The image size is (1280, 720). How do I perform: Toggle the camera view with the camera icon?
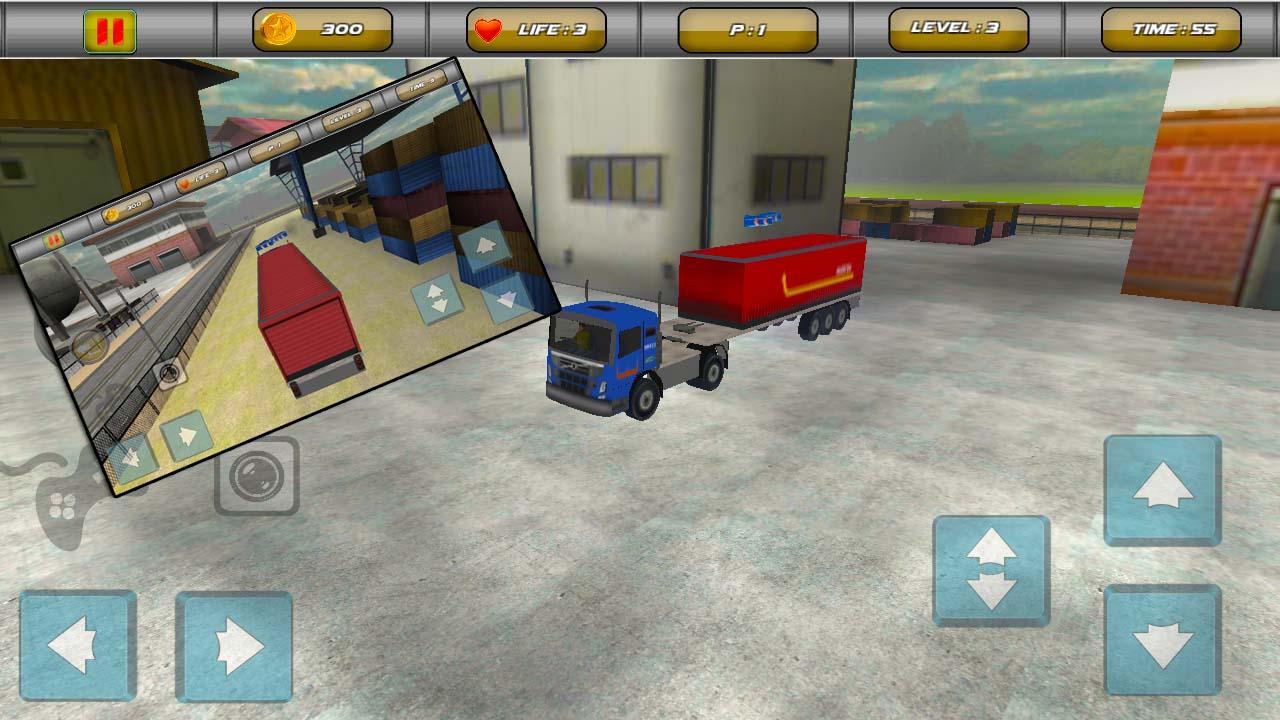pos(257,477)
